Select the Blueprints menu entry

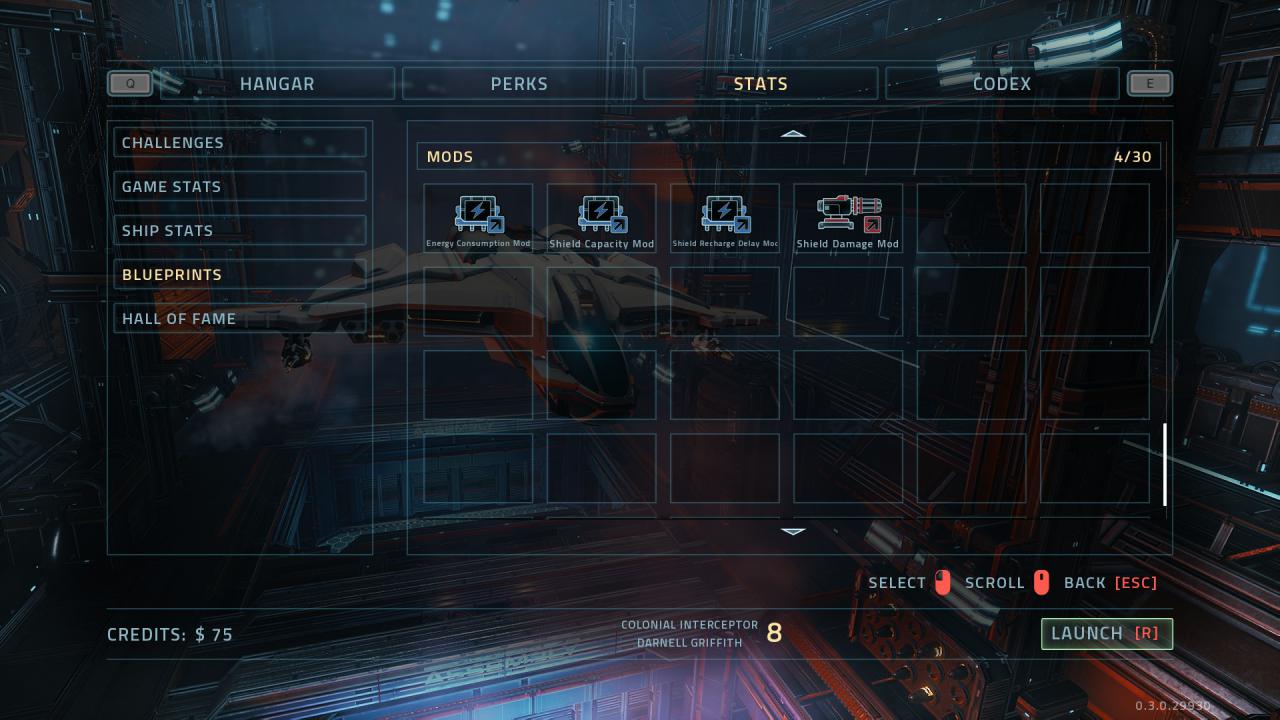coord(240,275)
